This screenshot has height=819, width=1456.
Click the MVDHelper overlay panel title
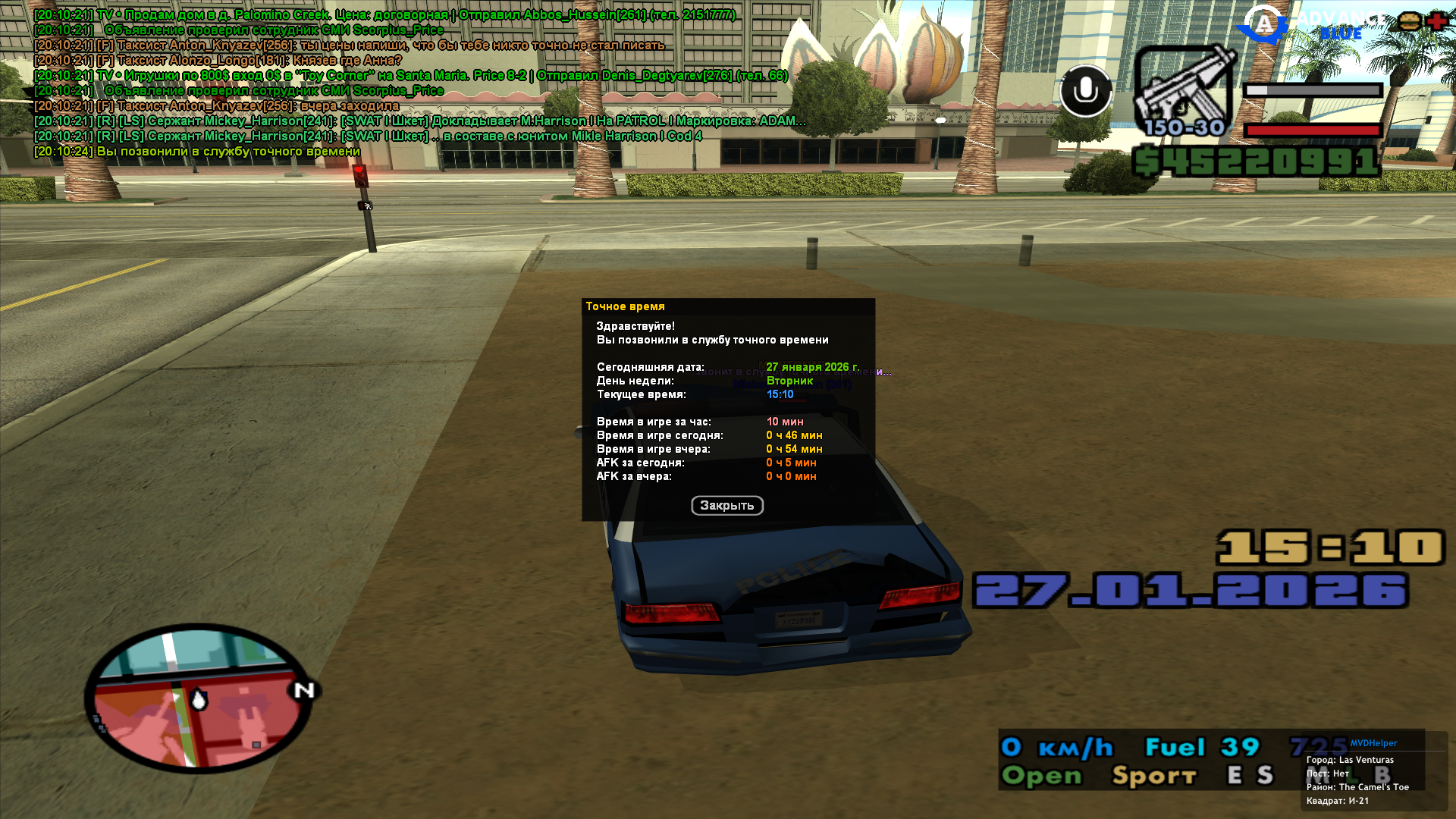(x=1373, y=743)
